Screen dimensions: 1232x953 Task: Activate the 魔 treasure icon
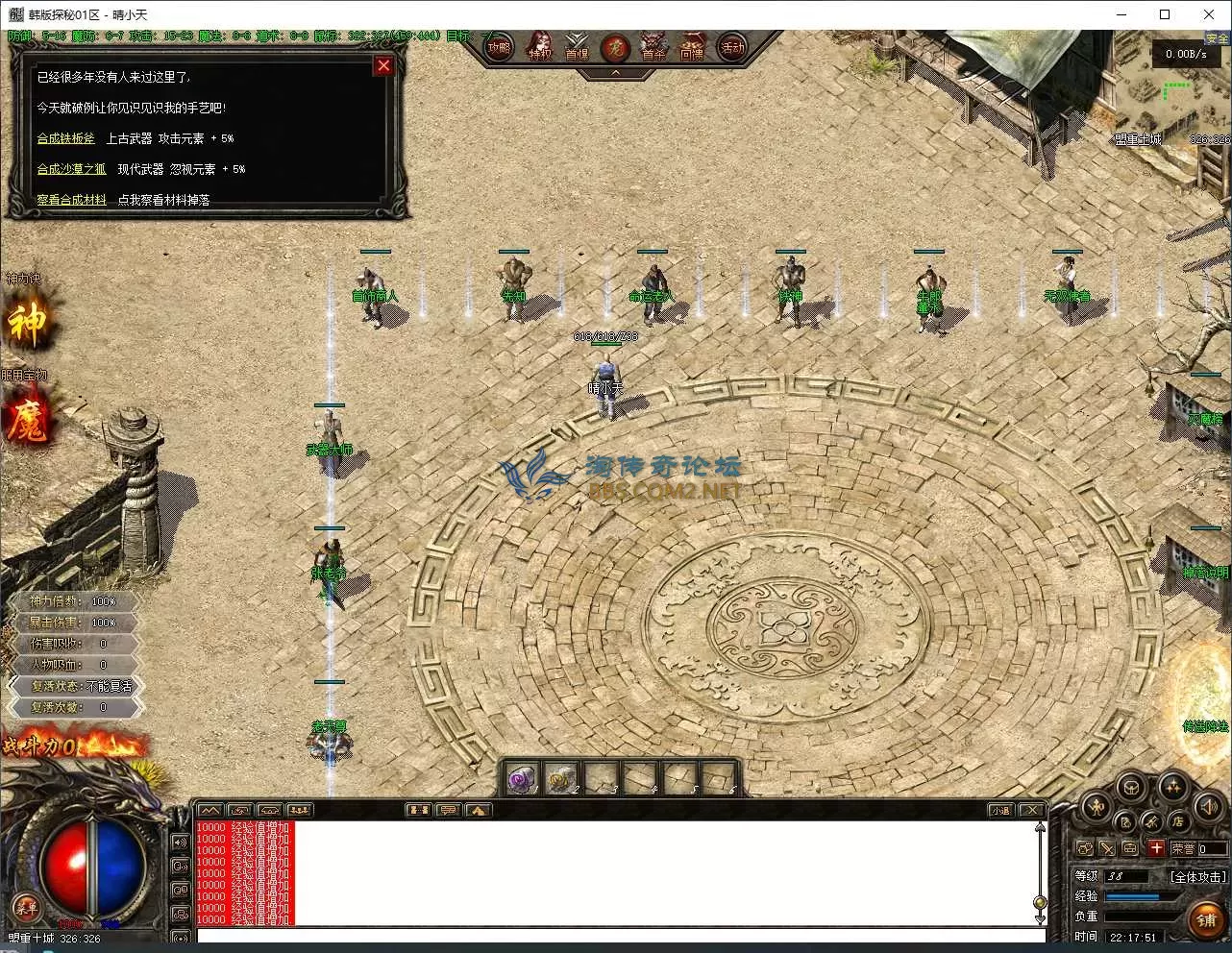pyautogui.click(x=27, y=420)
